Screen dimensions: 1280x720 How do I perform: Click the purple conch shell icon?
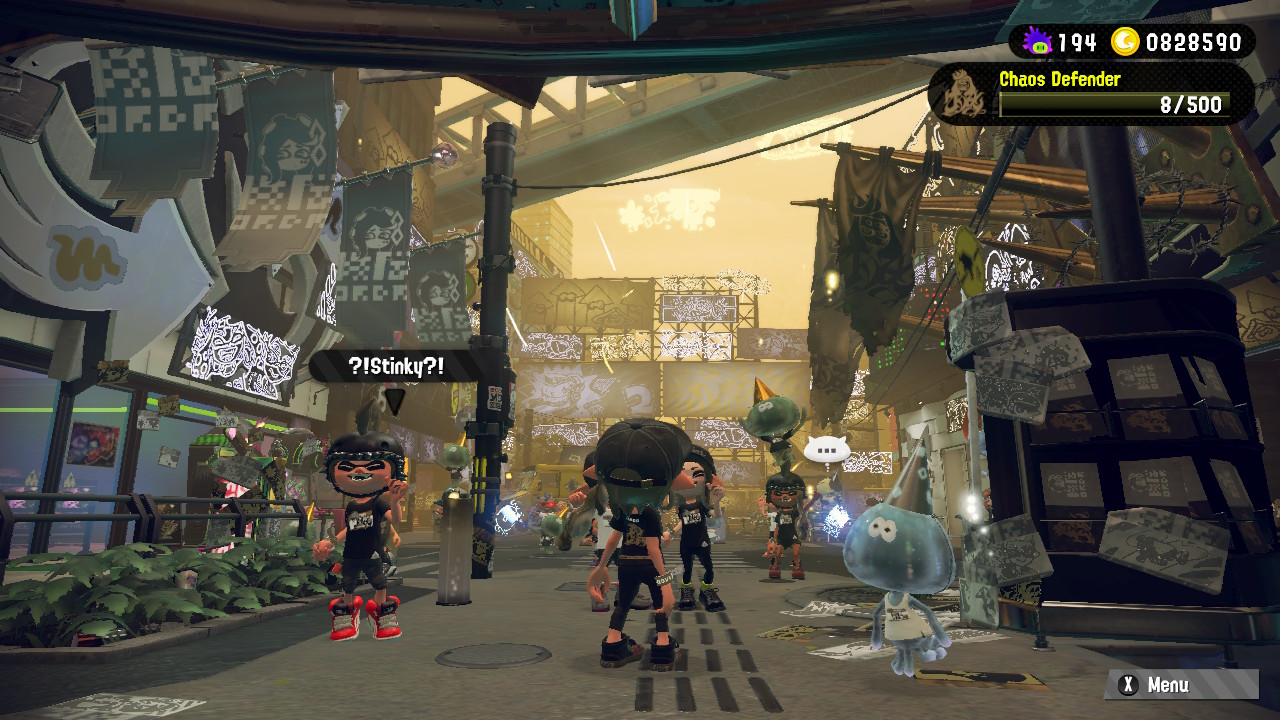pos(1038,42)
